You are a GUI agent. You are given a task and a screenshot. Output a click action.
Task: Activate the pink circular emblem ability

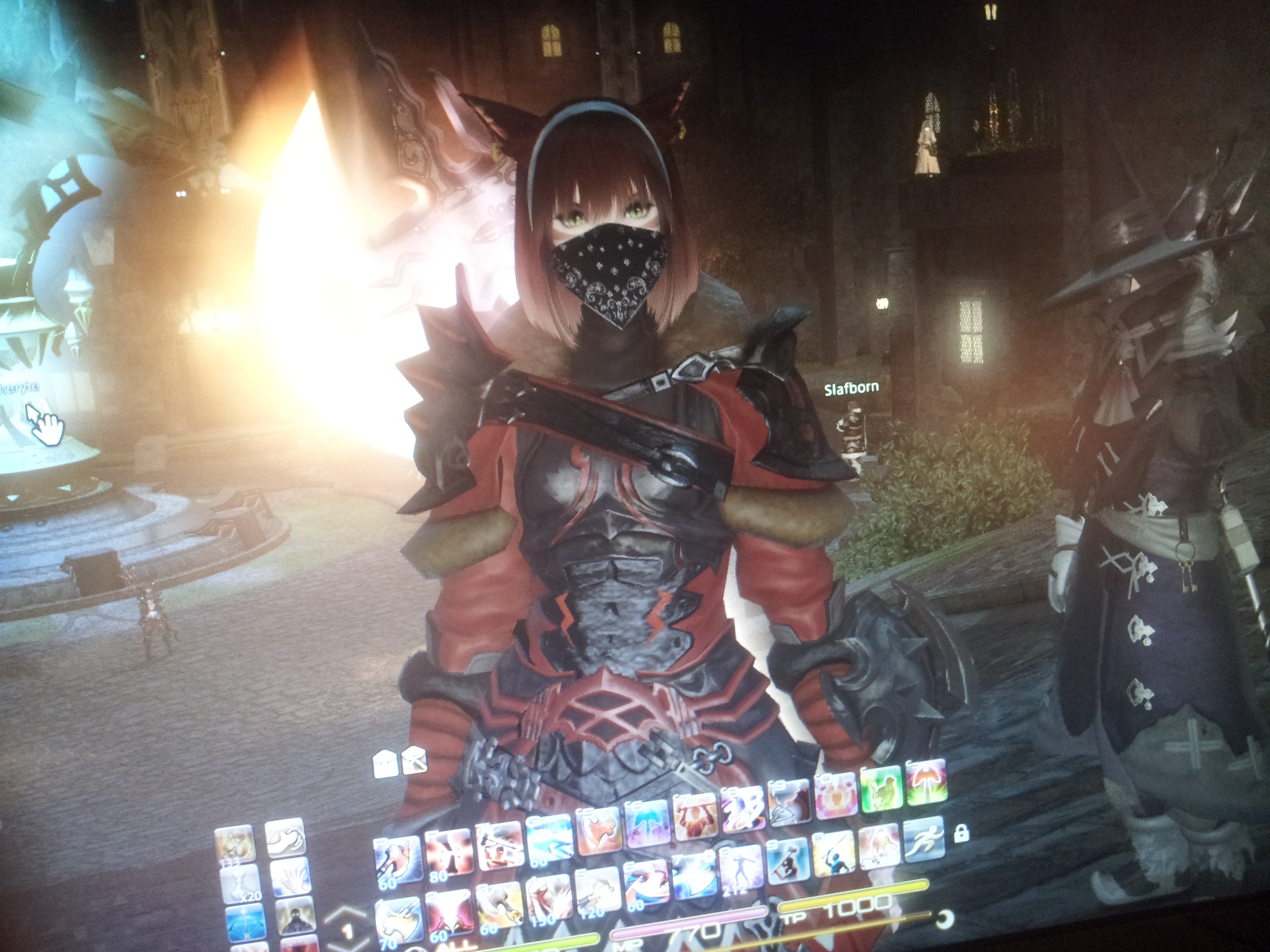point(836,795)
